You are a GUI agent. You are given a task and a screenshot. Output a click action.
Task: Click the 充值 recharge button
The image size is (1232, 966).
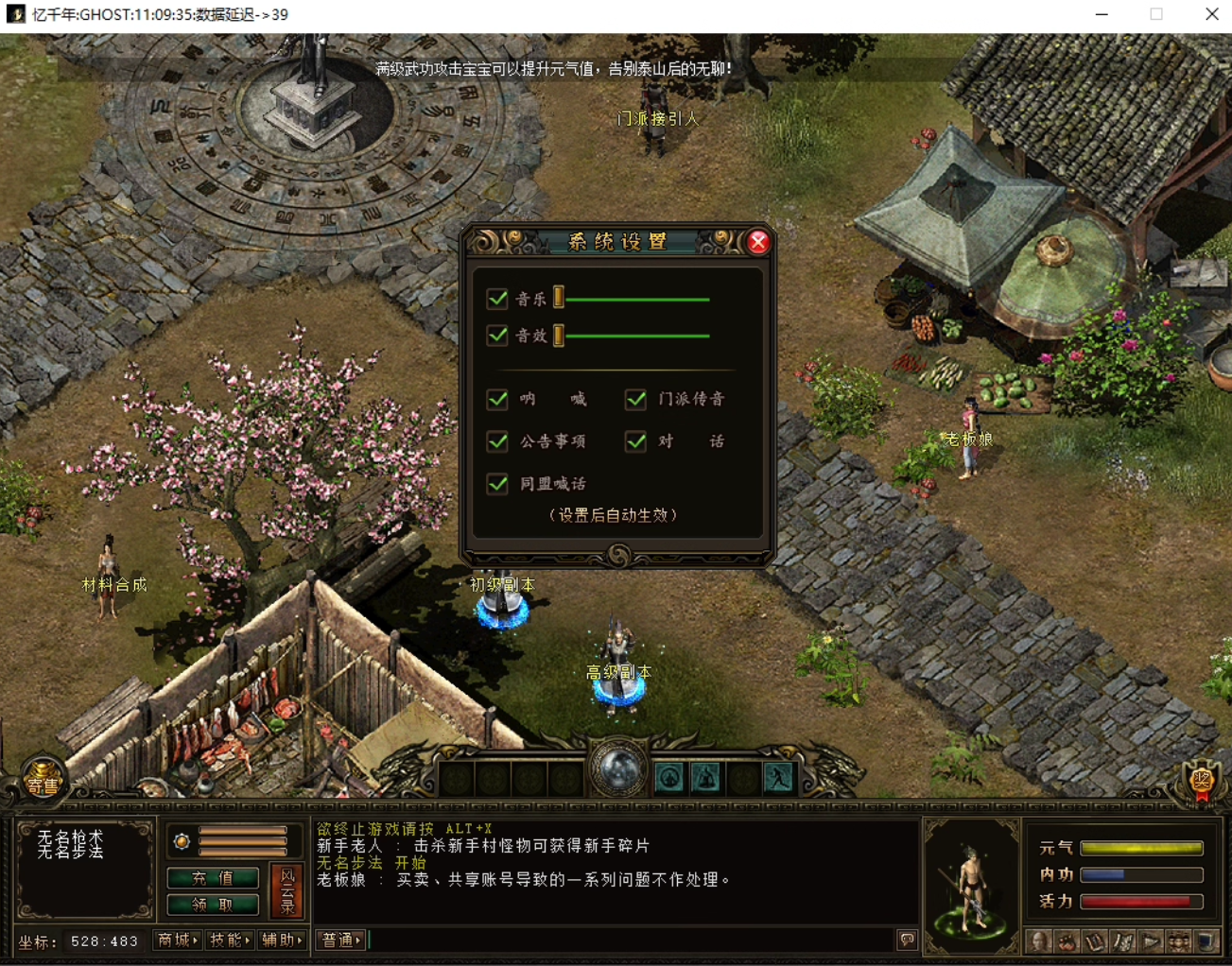[213, 878]
